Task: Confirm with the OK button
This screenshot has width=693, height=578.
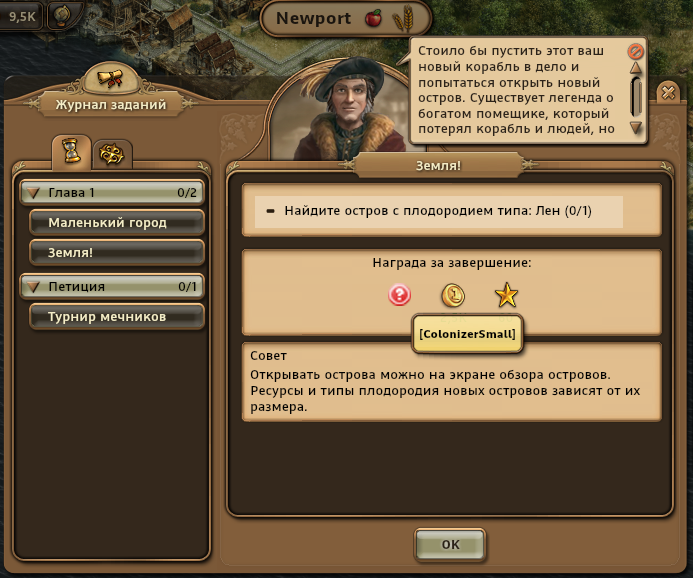Action: click(x=450, y=545)
